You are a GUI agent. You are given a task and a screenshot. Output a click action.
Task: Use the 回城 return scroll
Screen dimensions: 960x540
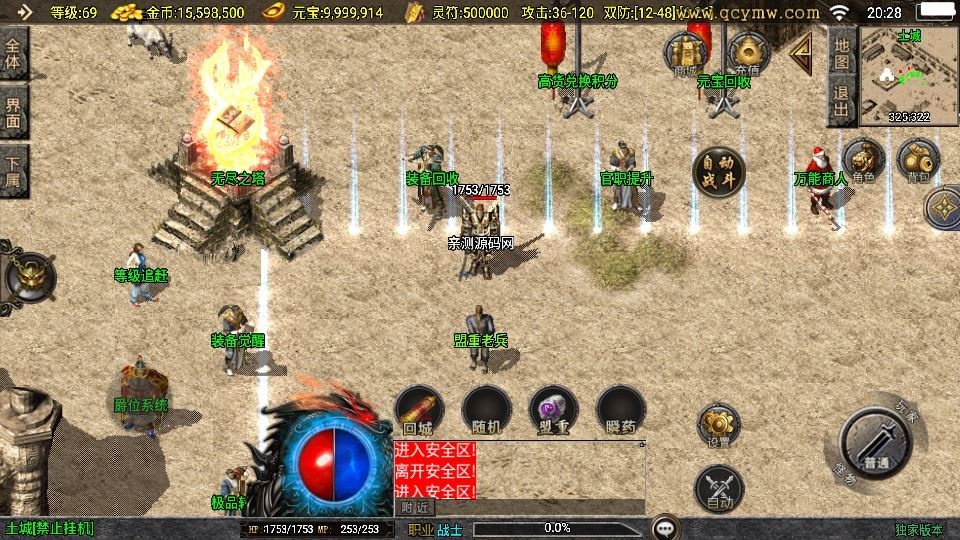(419, 410)
